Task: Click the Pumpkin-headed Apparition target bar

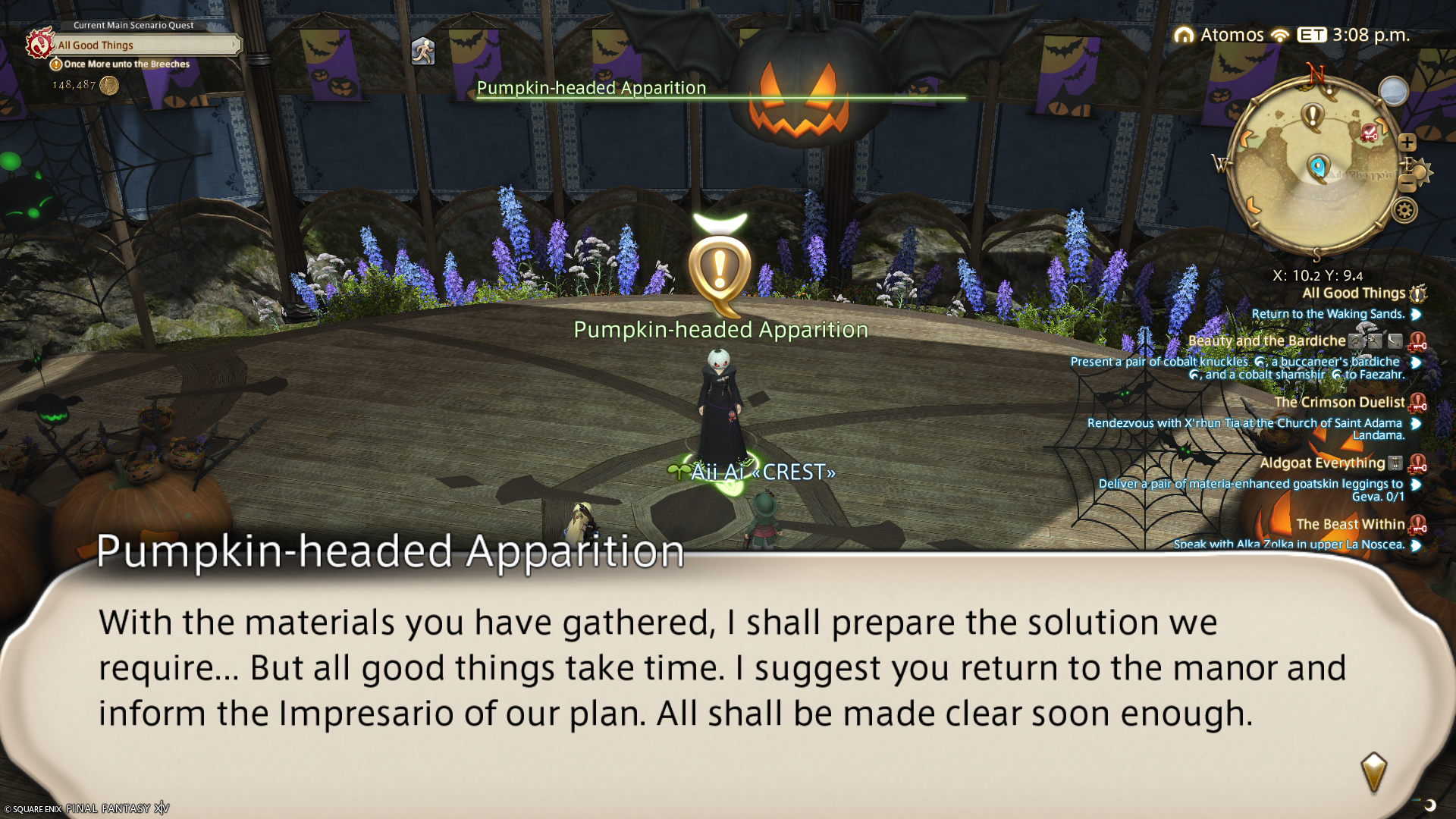Action: (x=720, y=89)
